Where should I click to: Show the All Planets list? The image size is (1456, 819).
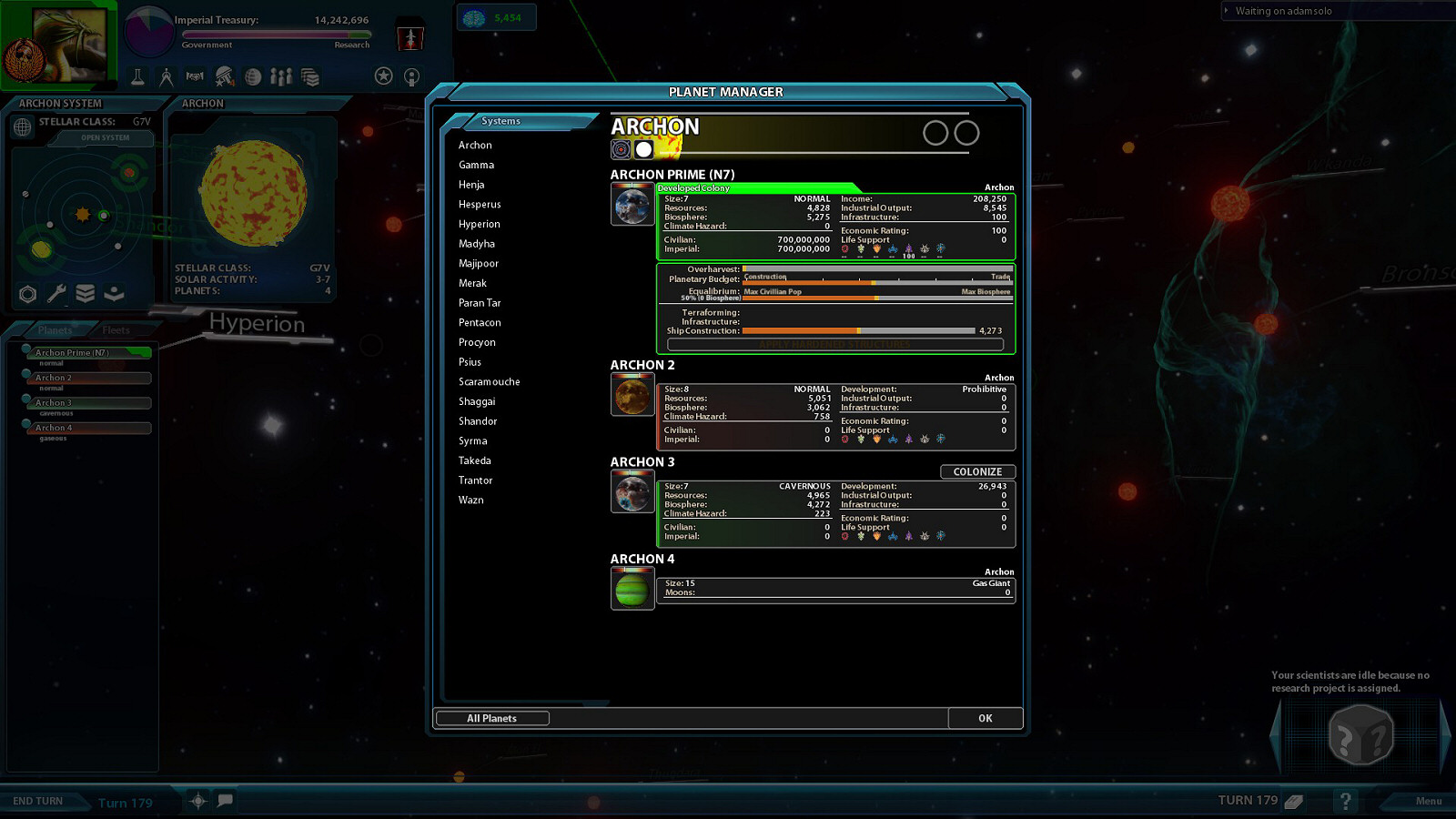pos(491,718)
